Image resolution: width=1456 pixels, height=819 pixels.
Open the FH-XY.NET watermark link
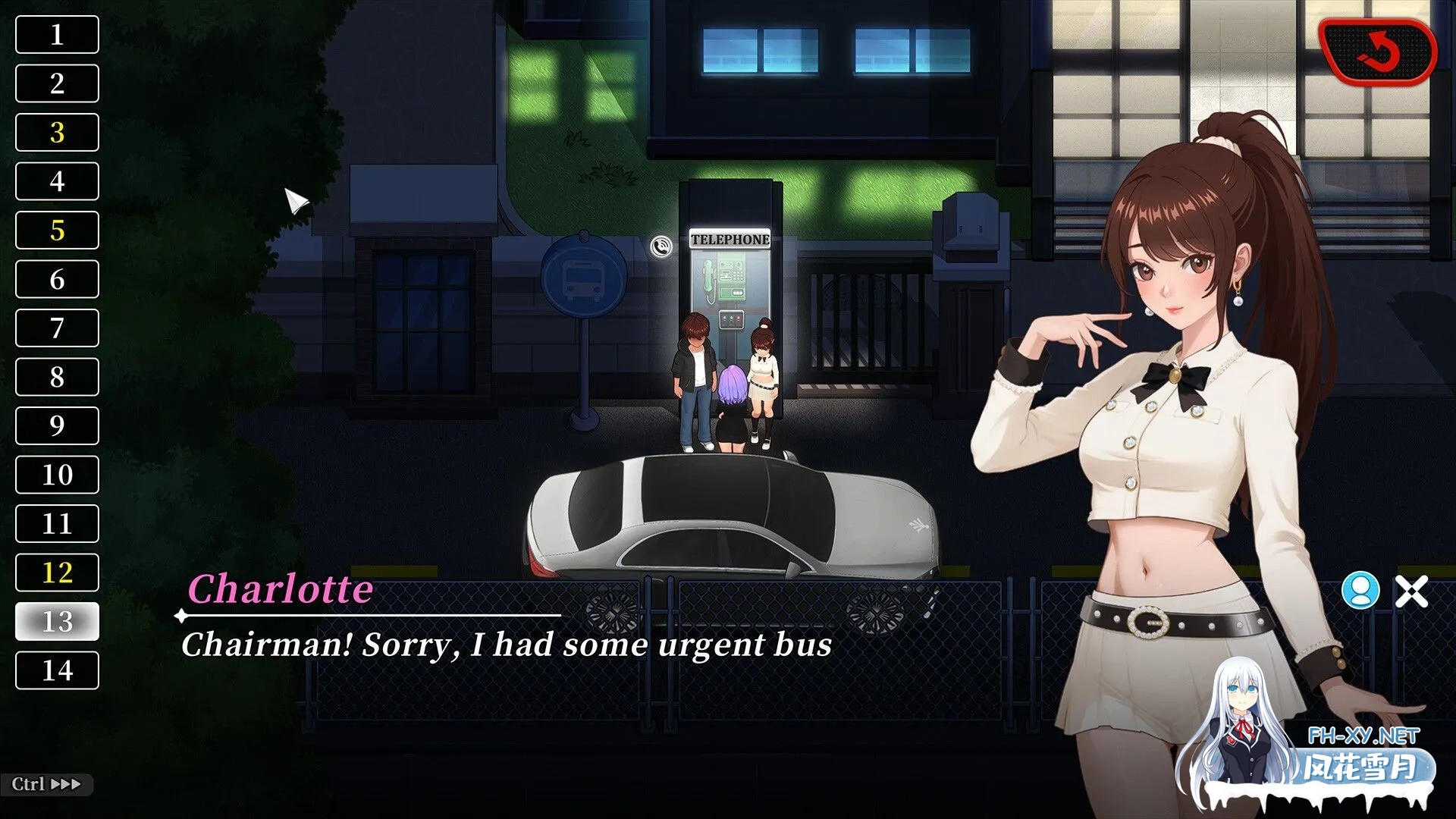[1363, 736]
